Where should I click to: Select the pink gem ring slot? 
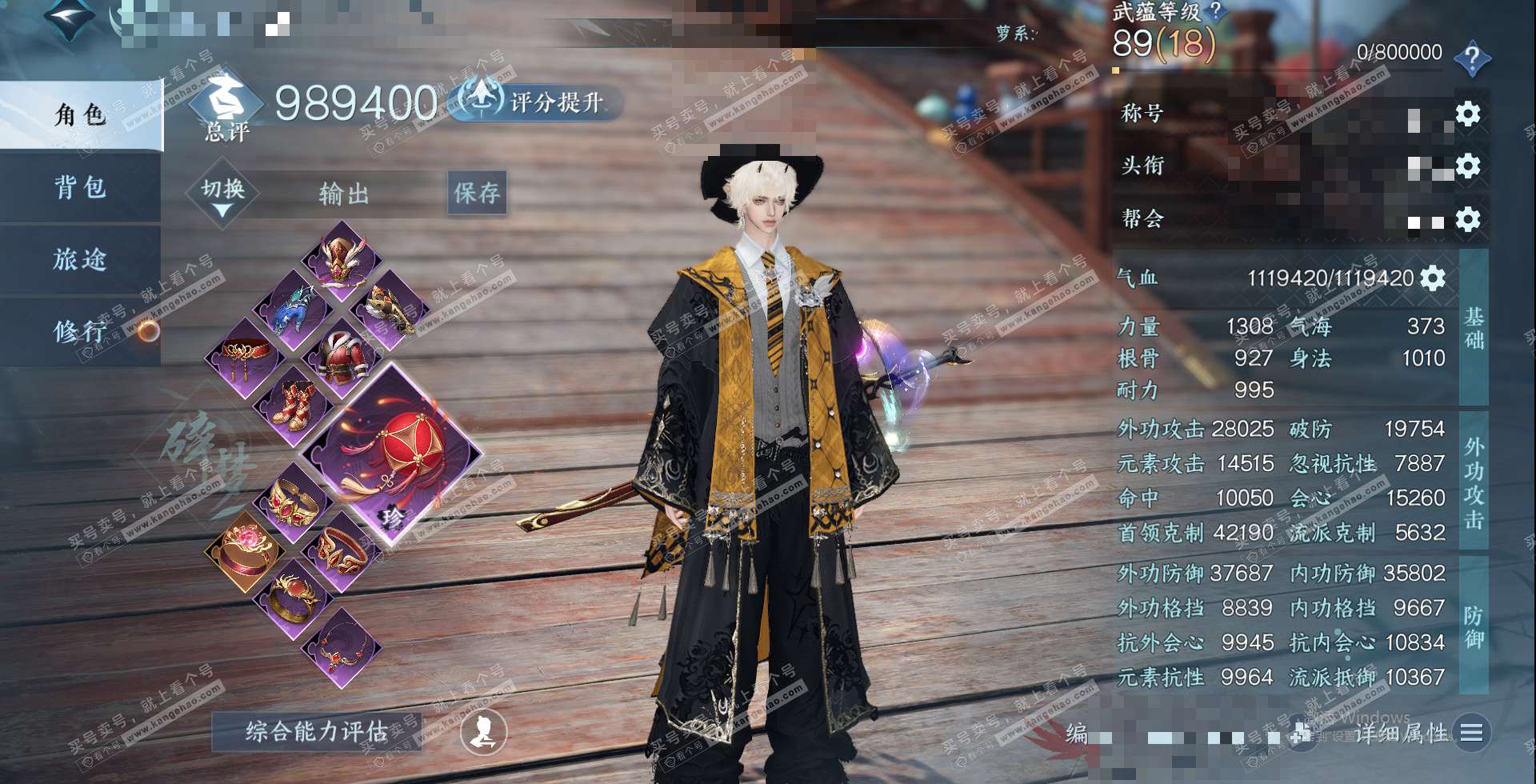click(244, 550)
